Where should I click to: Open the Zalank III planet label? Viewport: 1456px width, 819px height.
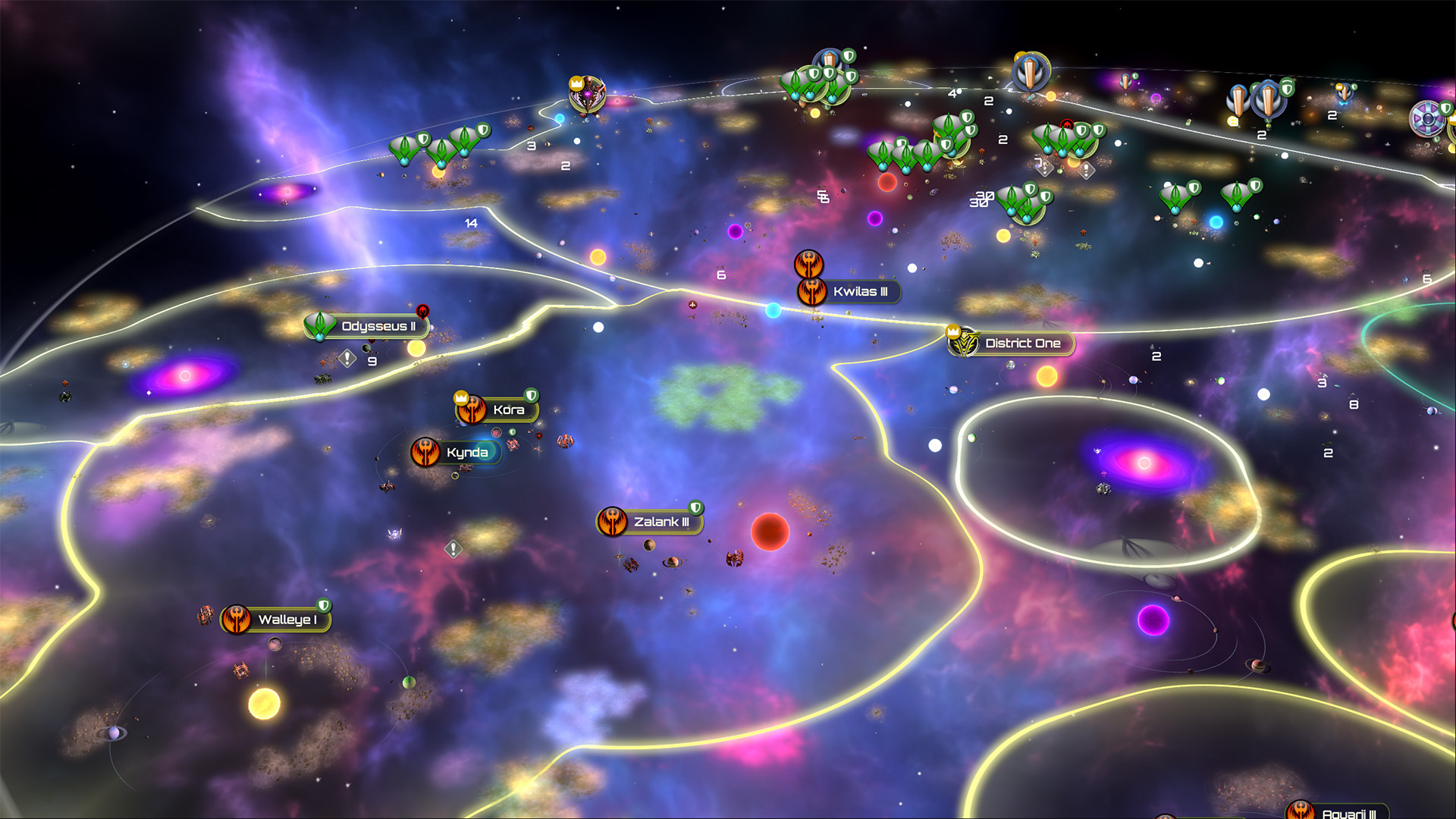[x=661, y=522]
